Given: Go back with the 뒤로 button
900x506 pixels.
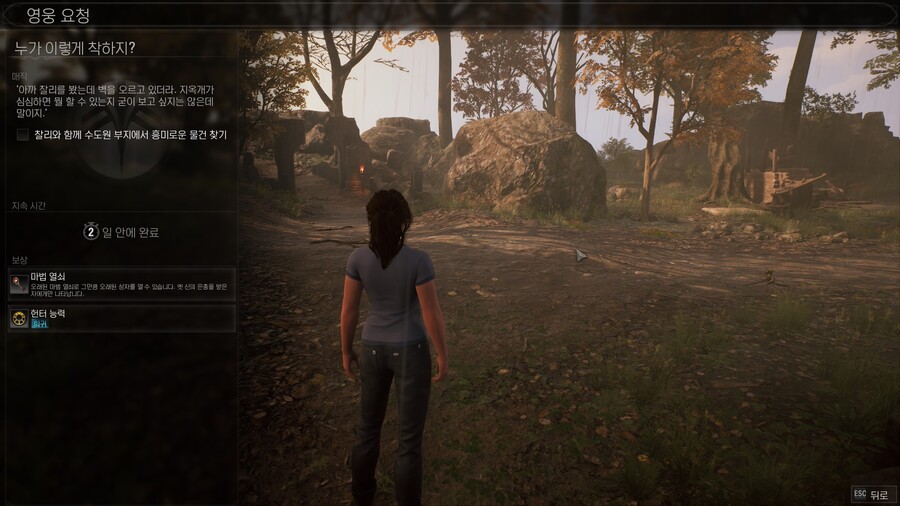Looking at the screenshot, I should [x=873, y=494].
